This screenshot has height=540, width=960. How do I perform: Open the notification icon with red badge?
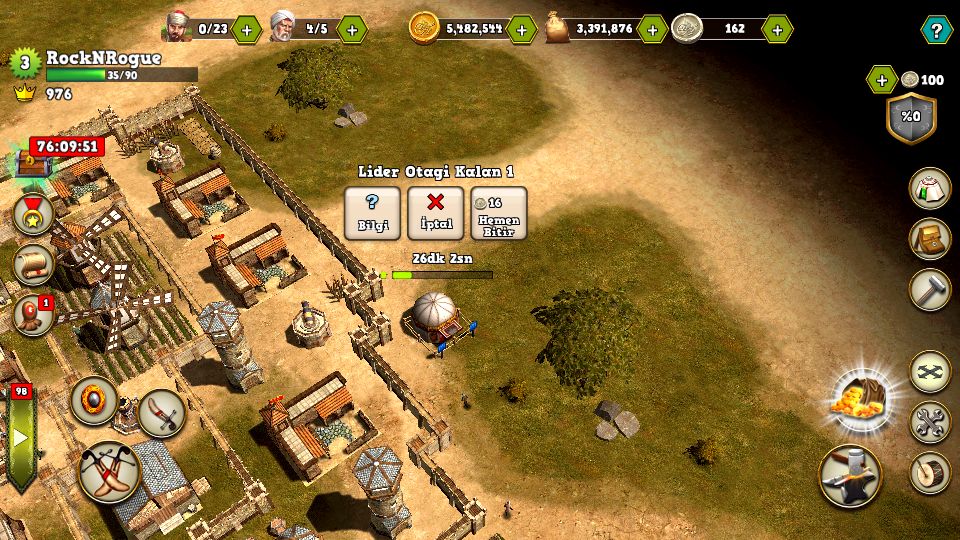click(x=33, y=314)
